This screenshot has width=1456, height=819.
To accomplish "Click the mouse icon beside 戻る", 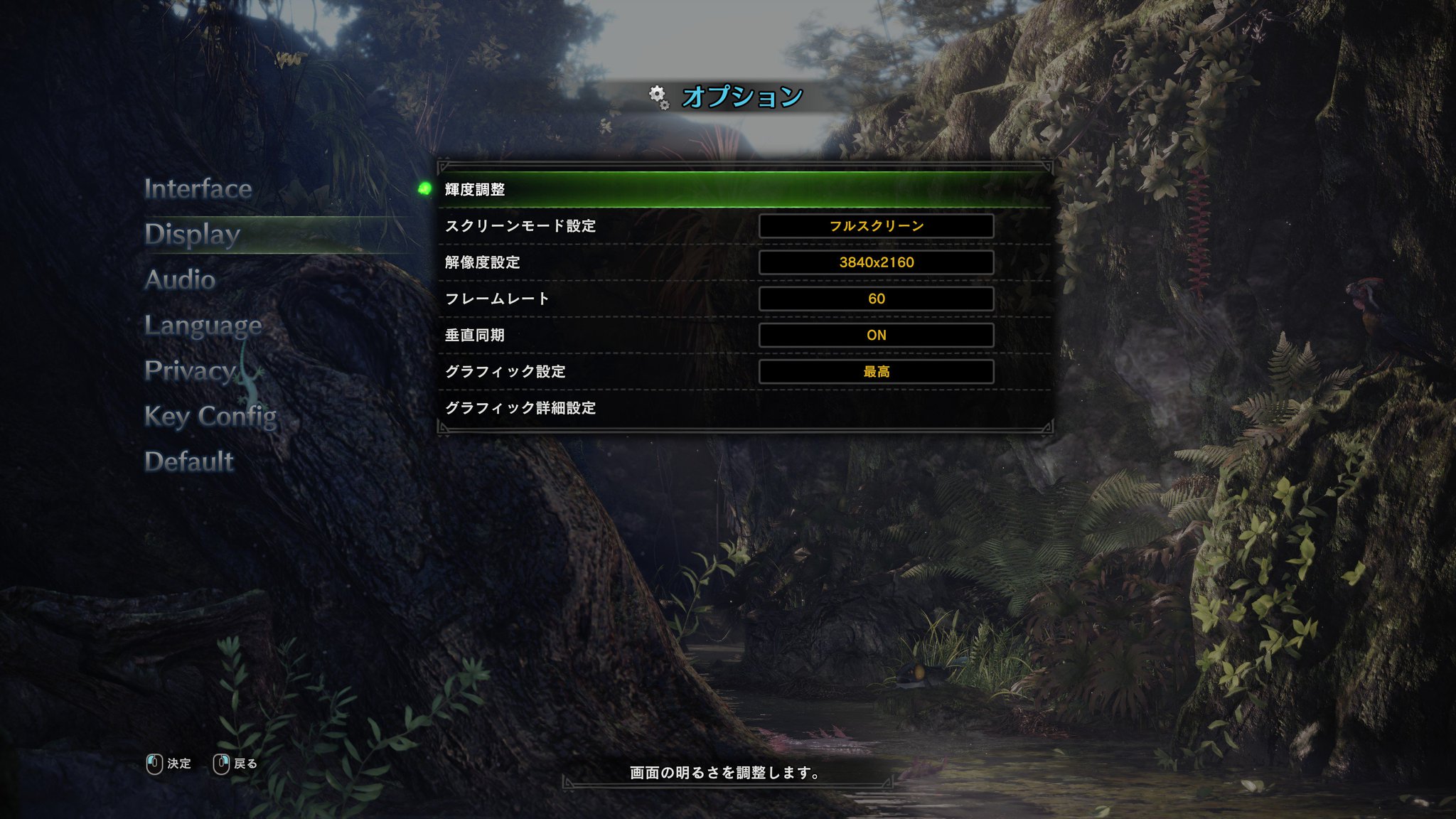I will pos(222,763).
